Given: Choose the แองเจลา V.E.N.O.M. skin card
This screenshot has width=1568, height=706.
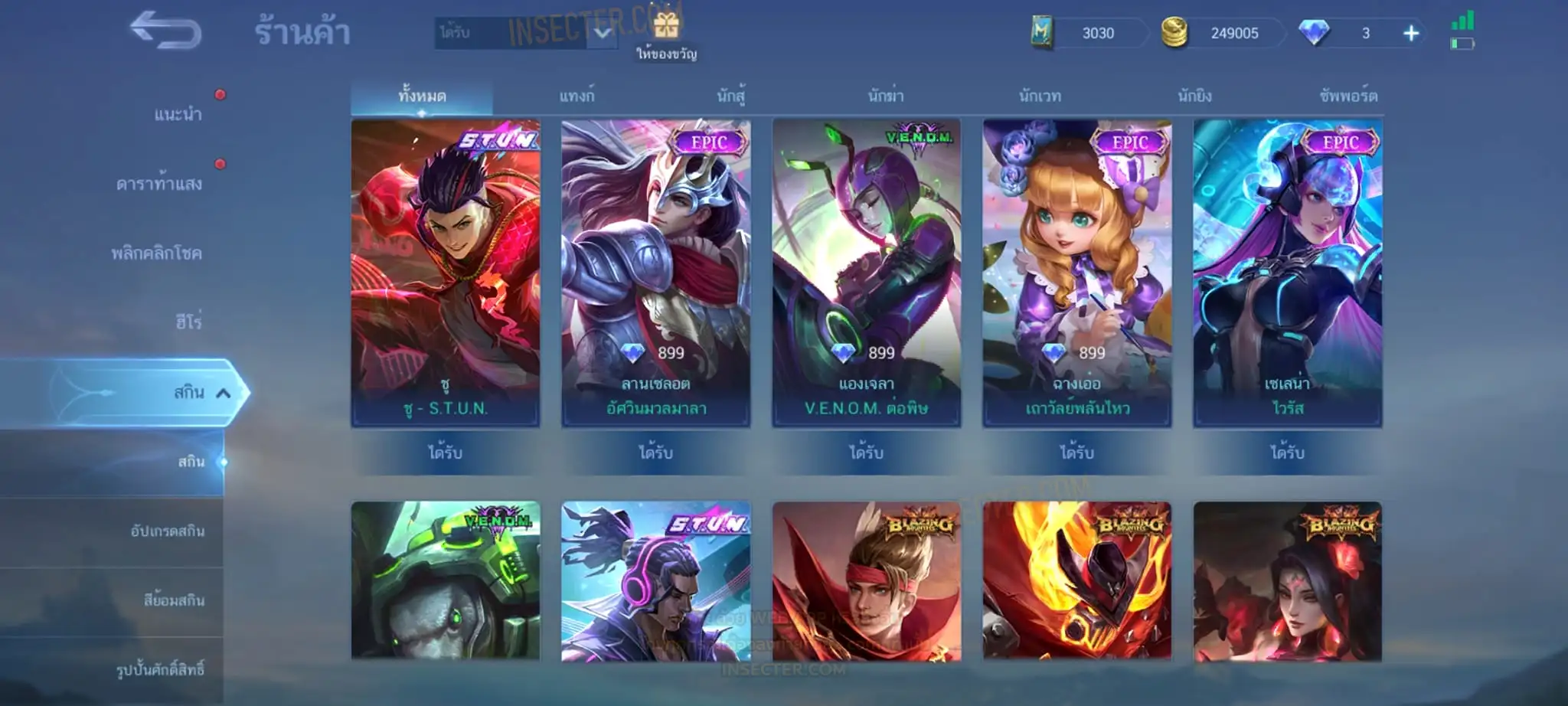Looking at the screenshot, I should [867, 272].
